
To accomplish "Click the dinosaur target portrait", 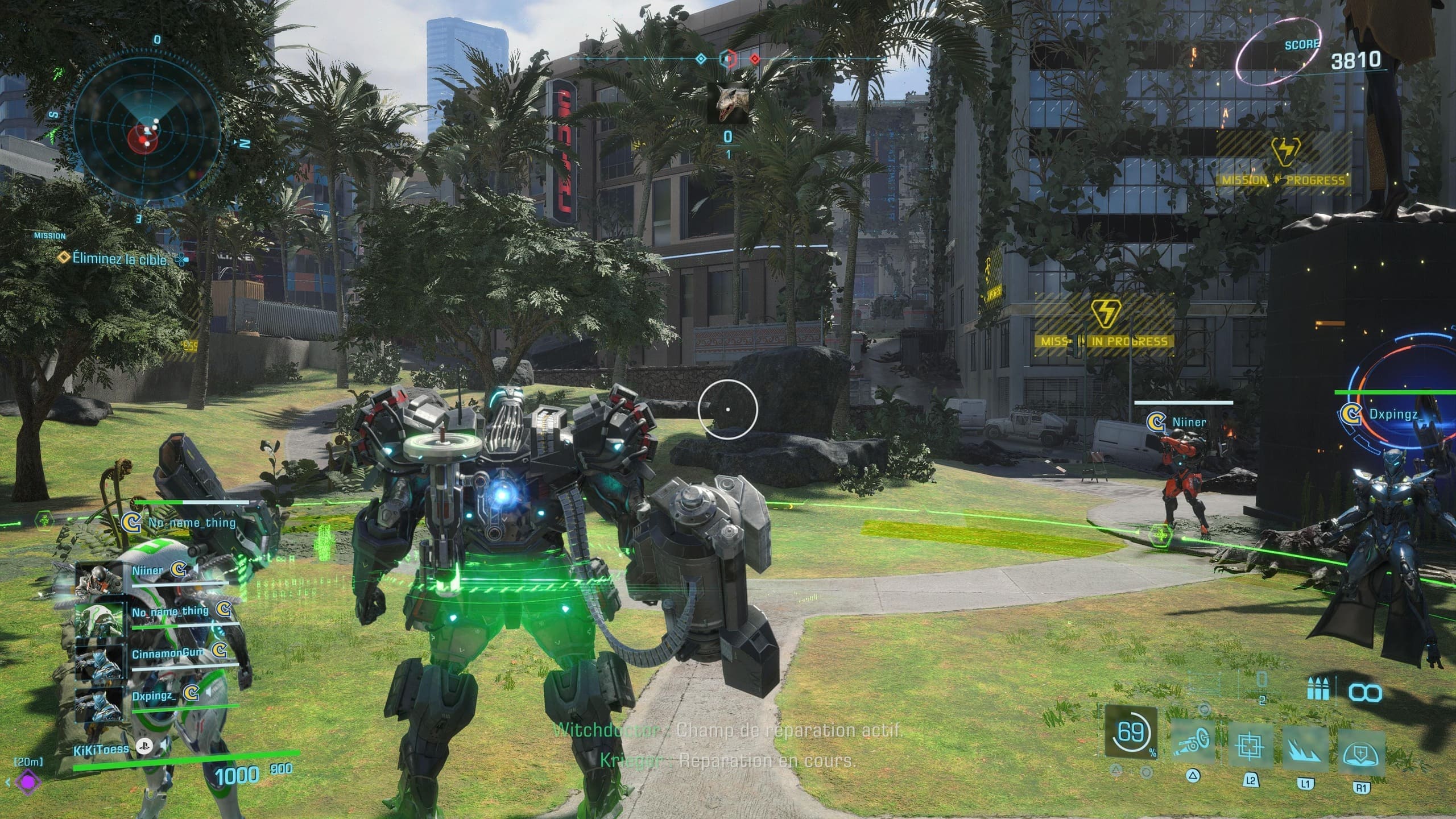I will [x=727, y=104].
